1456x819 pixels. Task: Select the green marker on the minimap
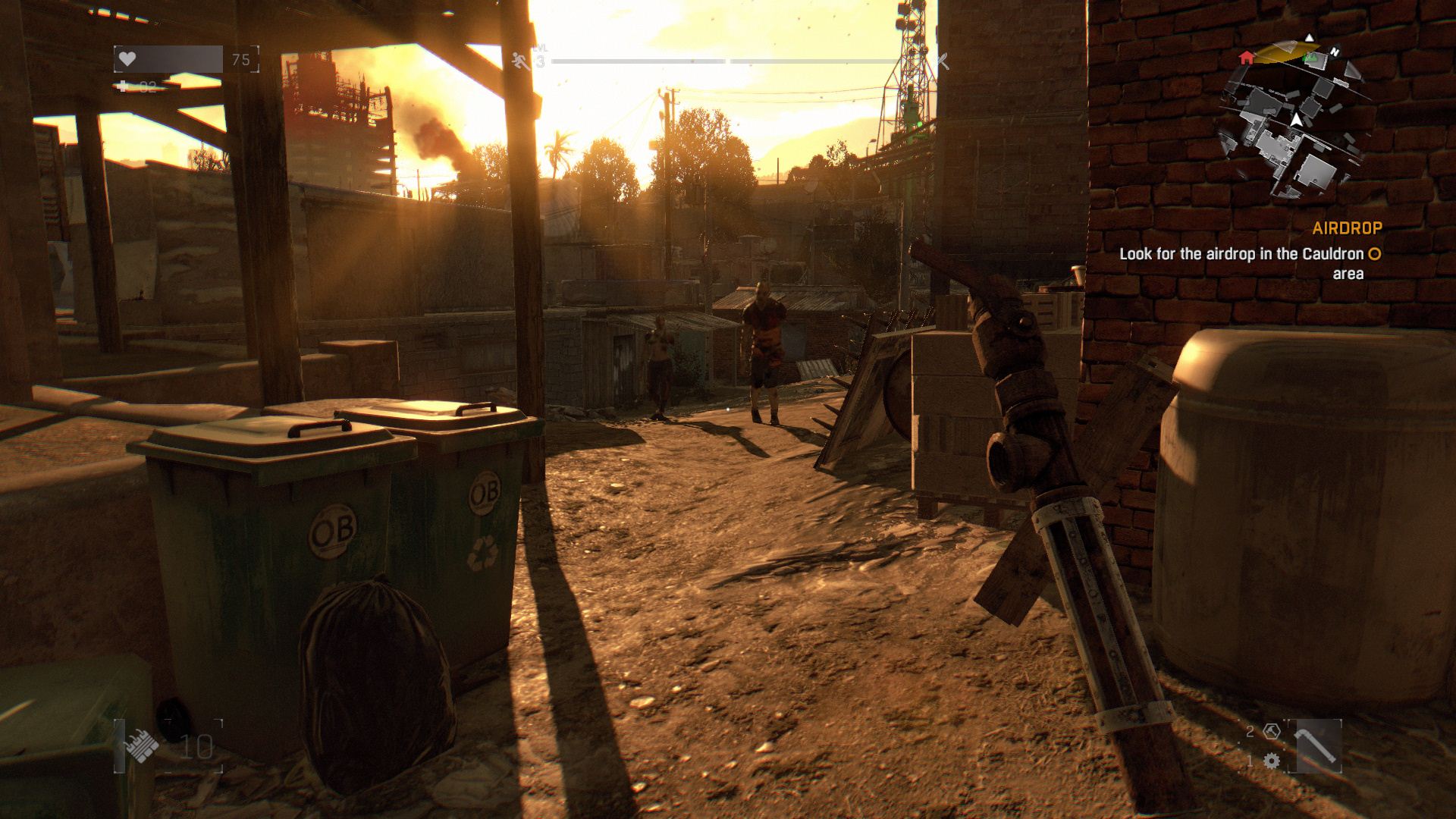click(1310, 58)
